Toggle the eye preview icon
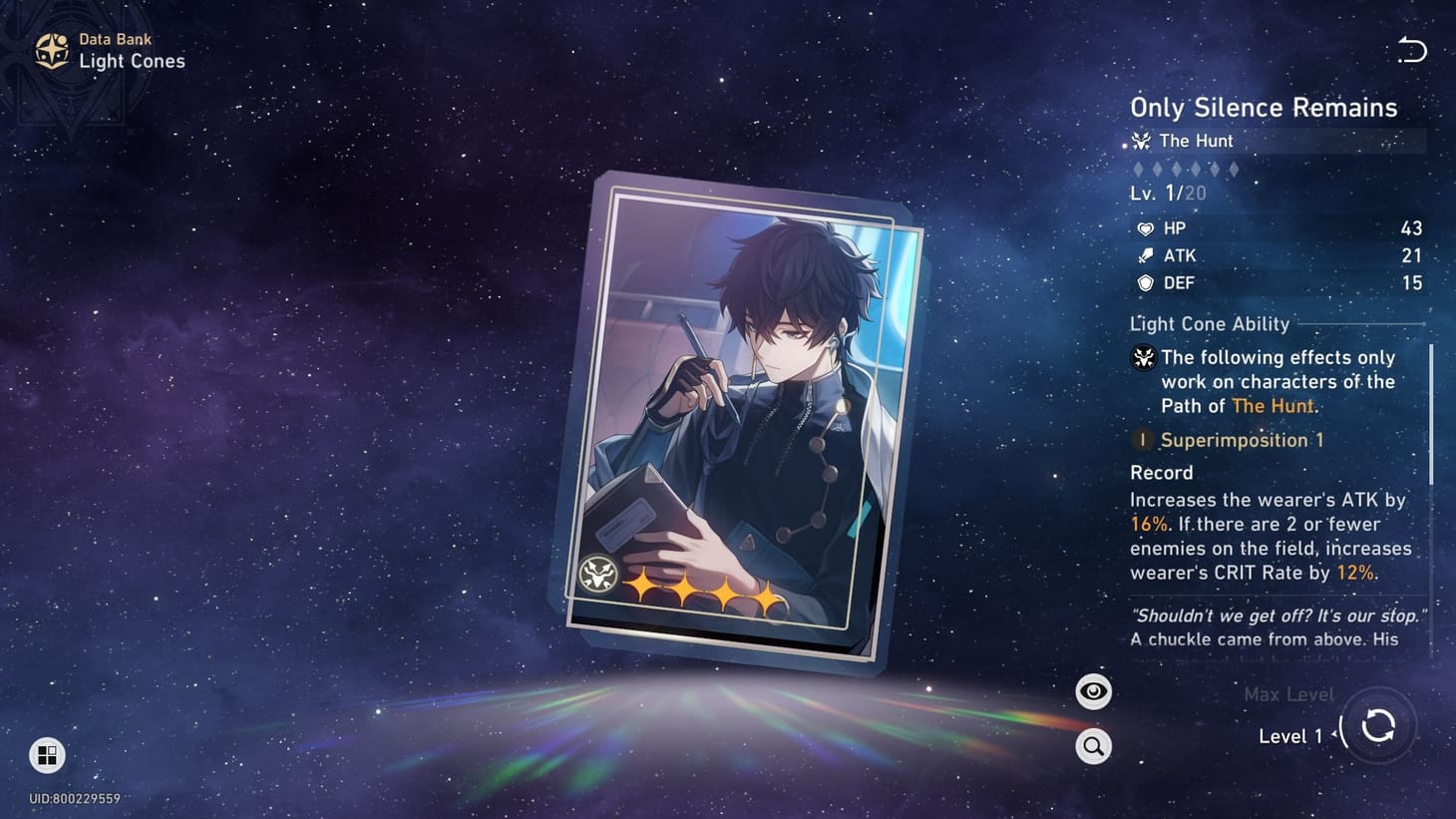The image size is (1456, 819). (1093, 690)
